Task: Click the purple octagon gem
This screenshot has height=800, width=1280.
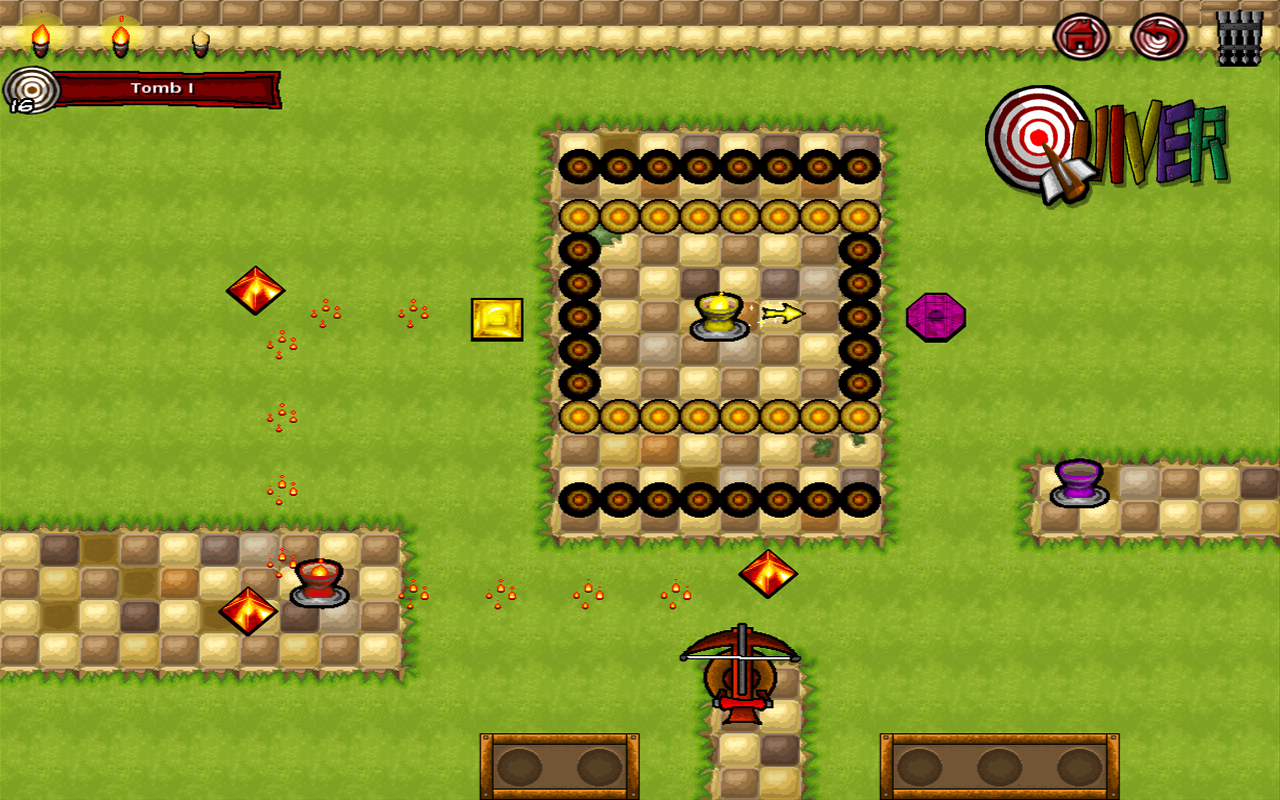Action: (938, 318)
